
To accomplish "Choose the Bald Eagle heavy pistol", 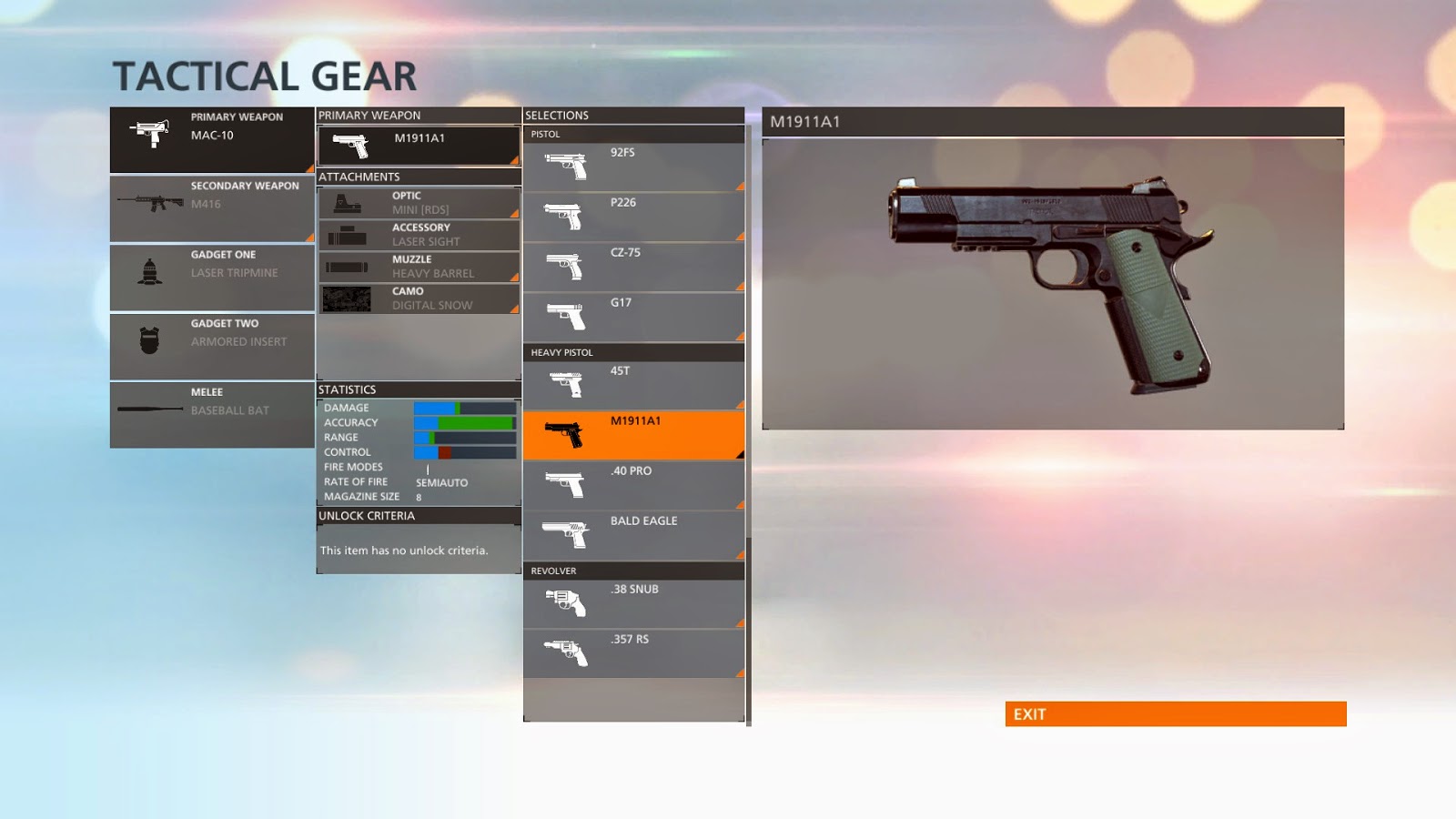I will pyautogui.click(x=633, y=535).
